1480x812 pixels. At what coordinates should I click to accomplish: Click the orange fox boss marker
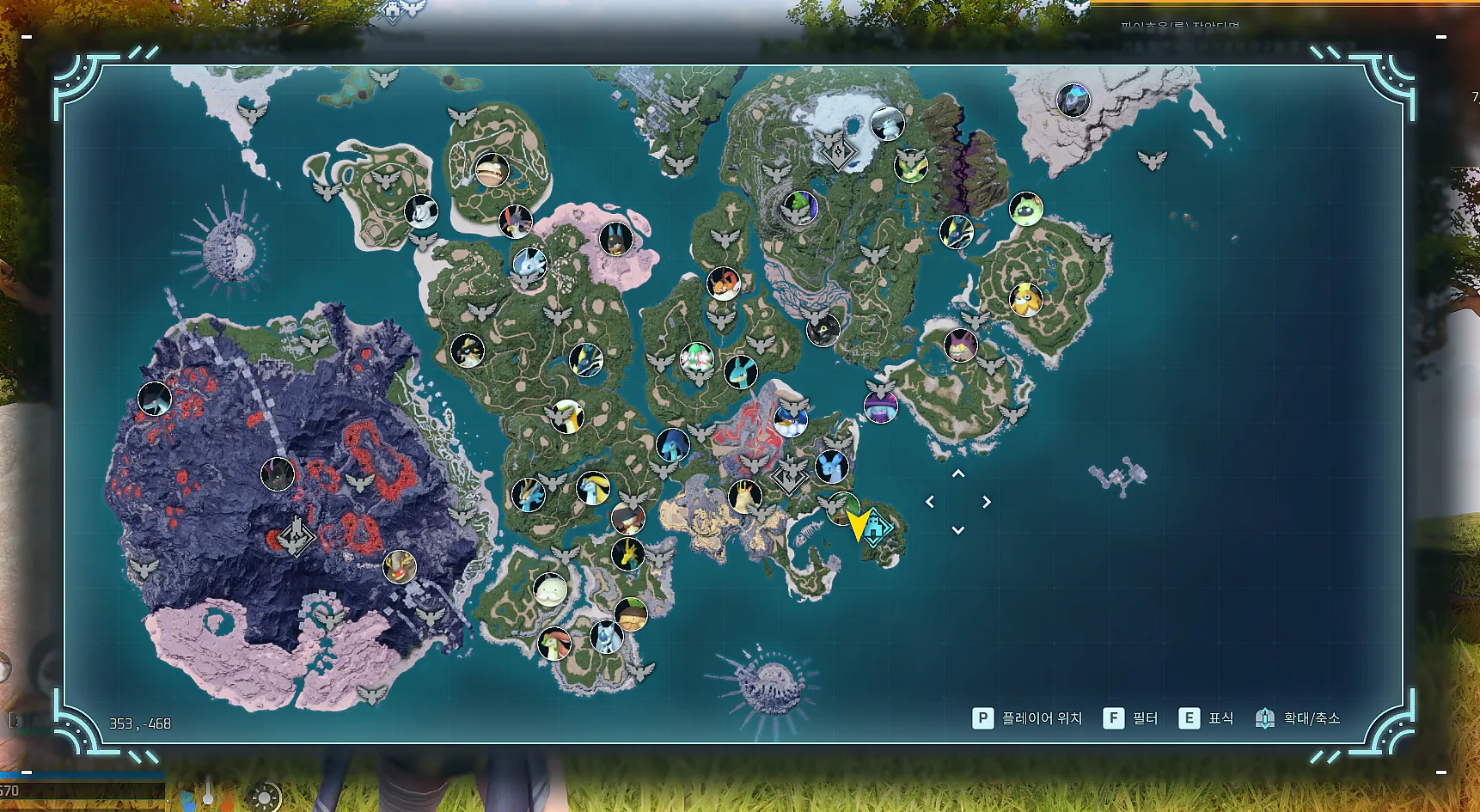723,283
